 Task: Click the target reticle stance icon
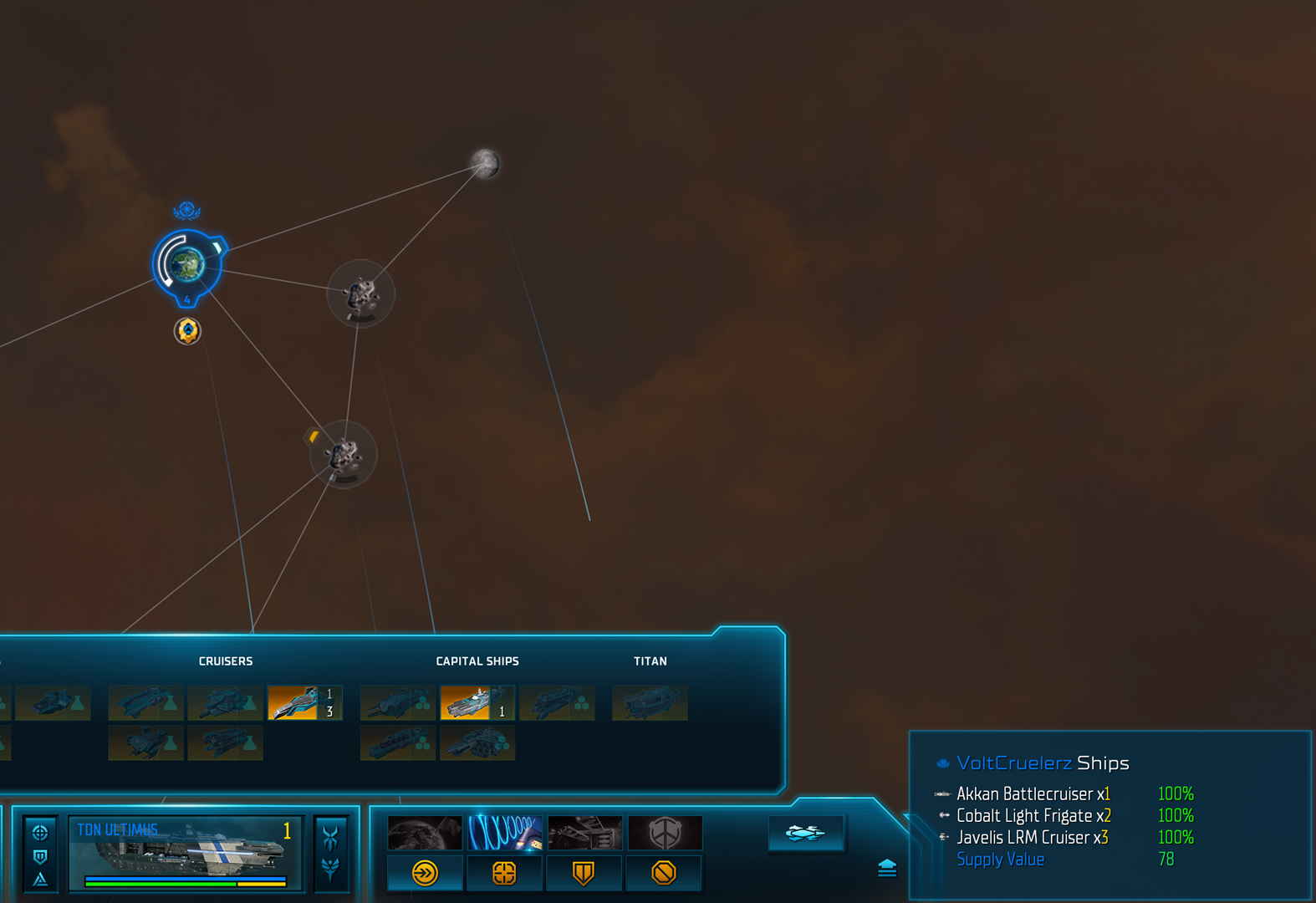click(x=40, y=833)
